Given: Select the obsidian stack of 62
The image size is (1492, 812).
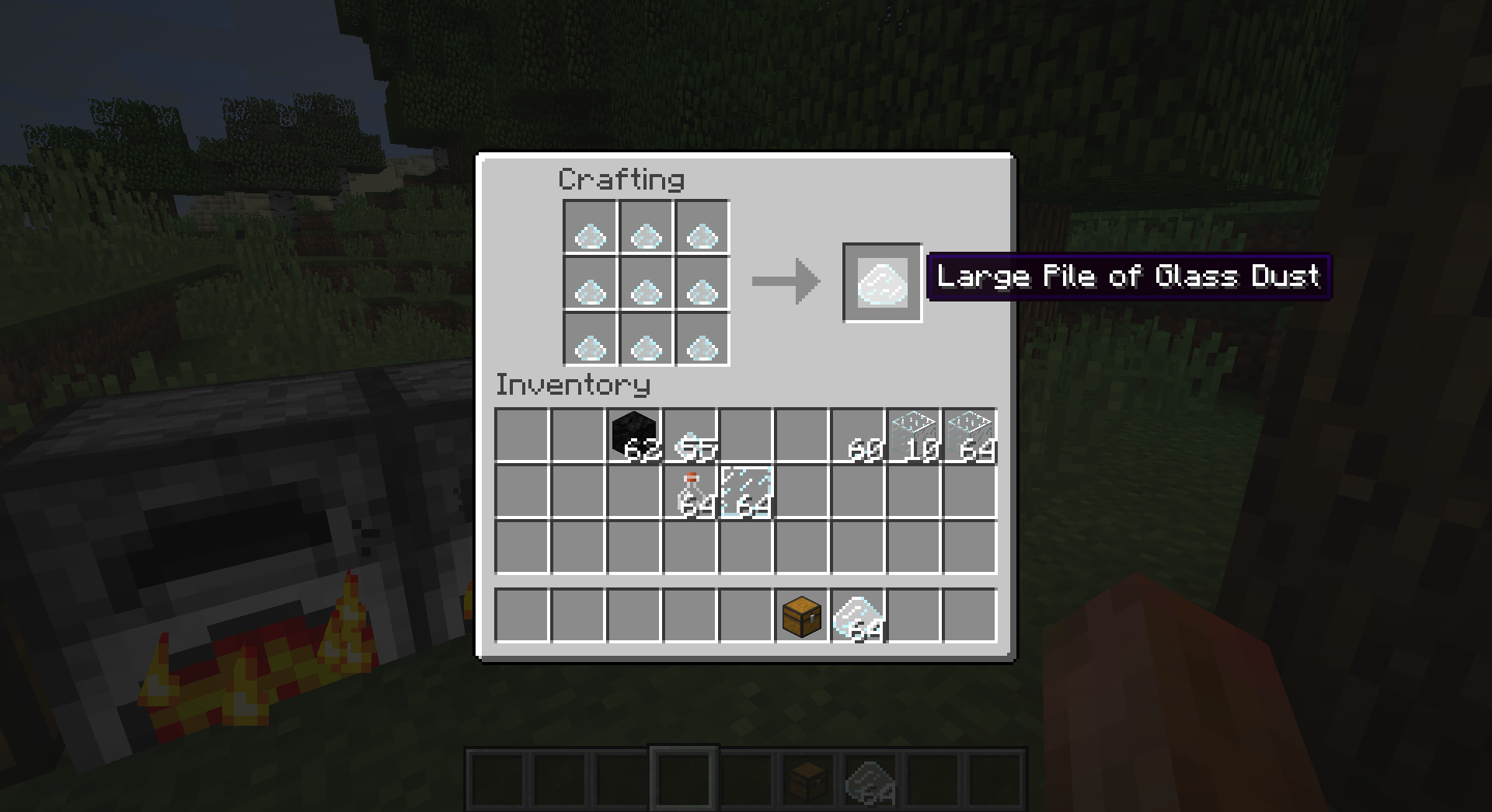Looking at the screenshot, I should [x=633, y=435].
